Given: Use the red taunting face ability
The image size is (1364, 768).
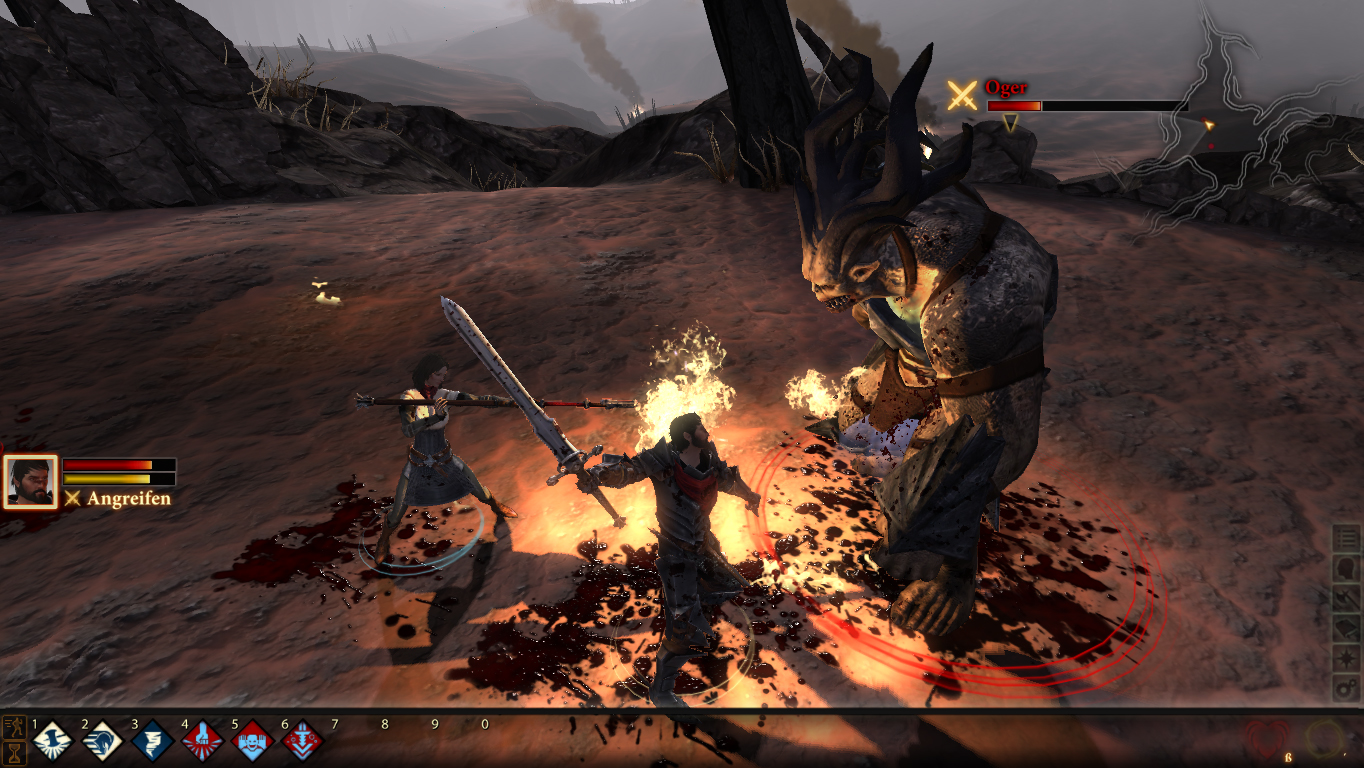Looking at the screenshot, I should pyautogui.click(x=251, y=741).
